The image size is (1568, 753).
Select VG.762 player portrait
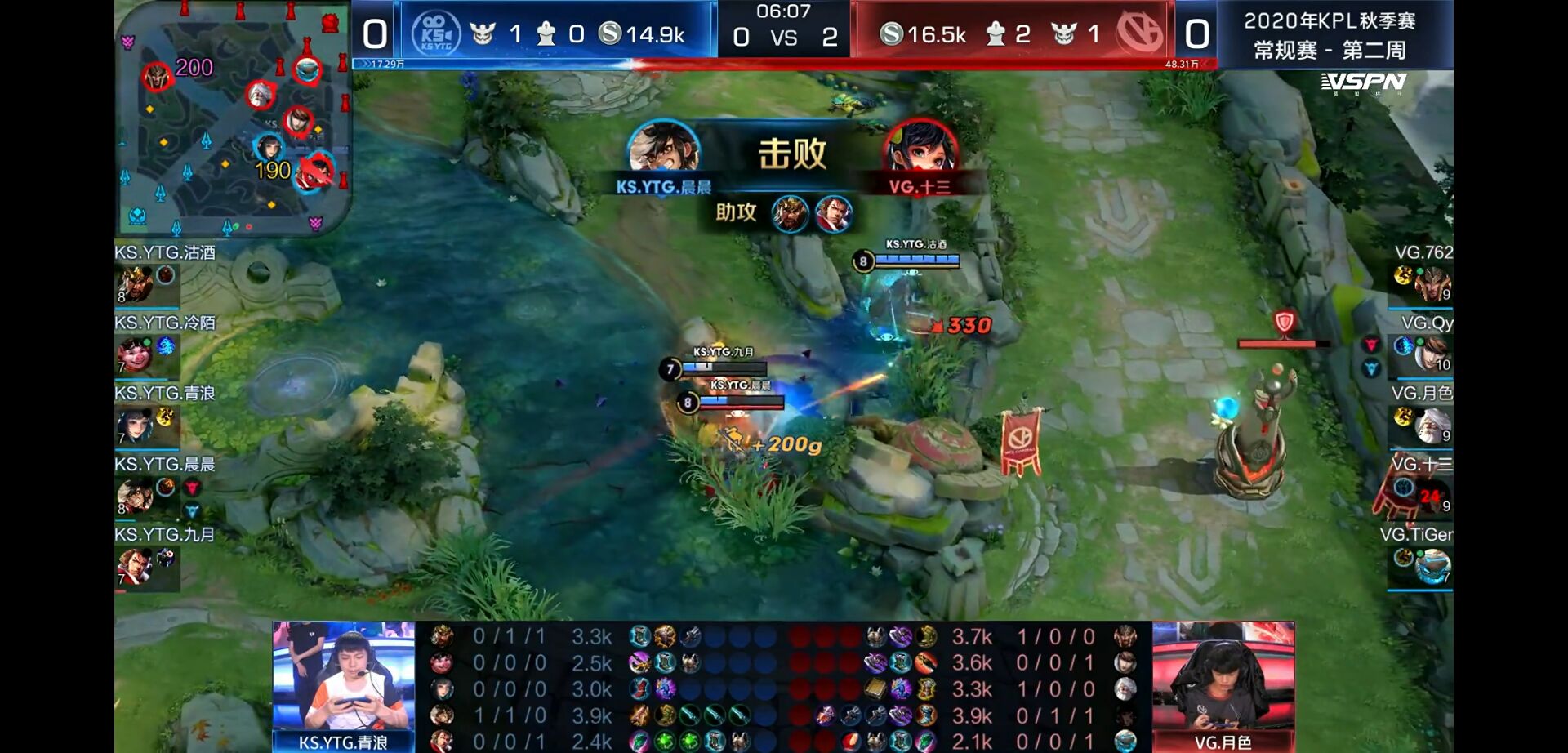(1432, 284)
